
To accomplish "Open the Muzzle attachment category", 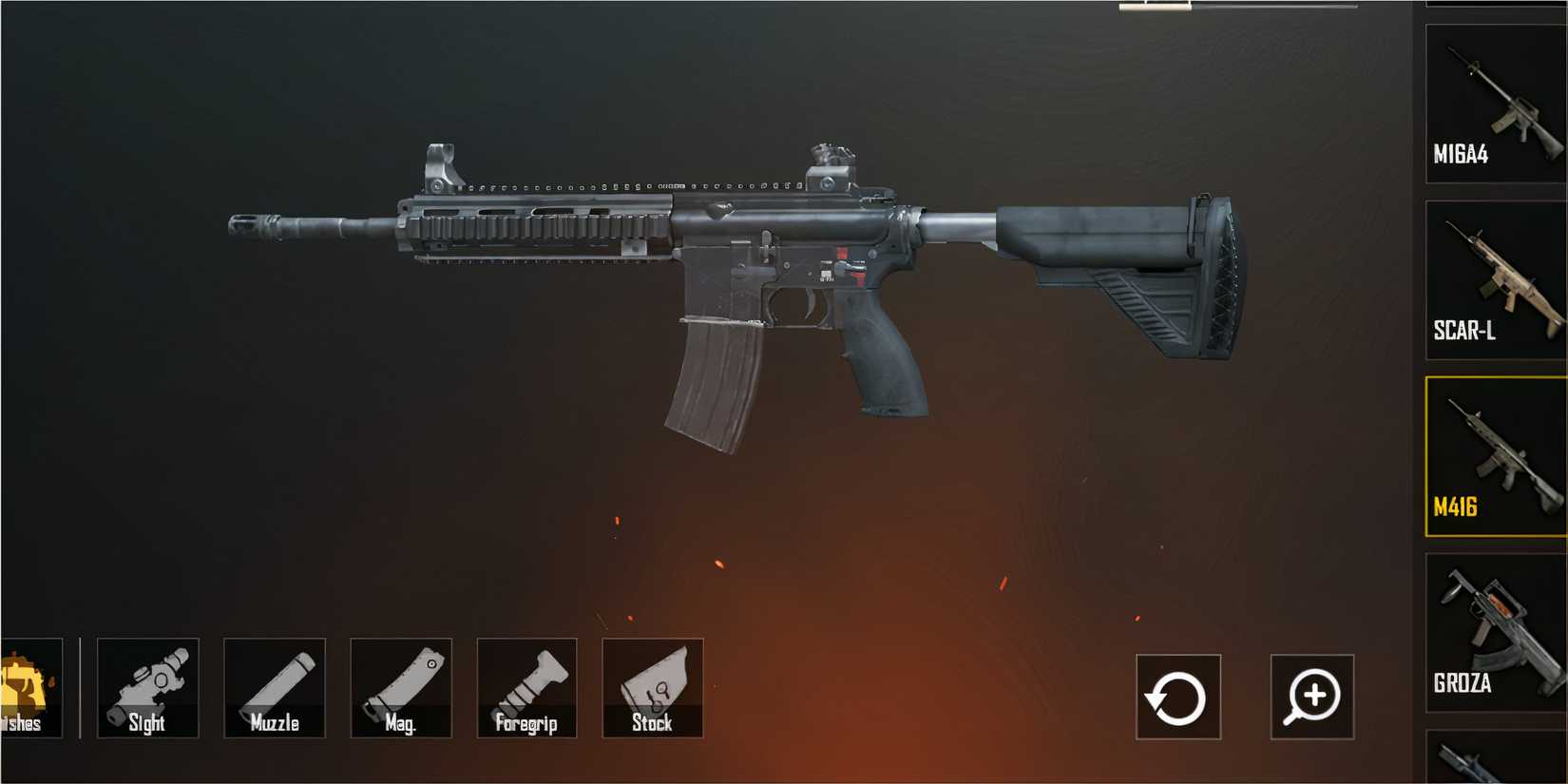I will (x=274, y=686).
